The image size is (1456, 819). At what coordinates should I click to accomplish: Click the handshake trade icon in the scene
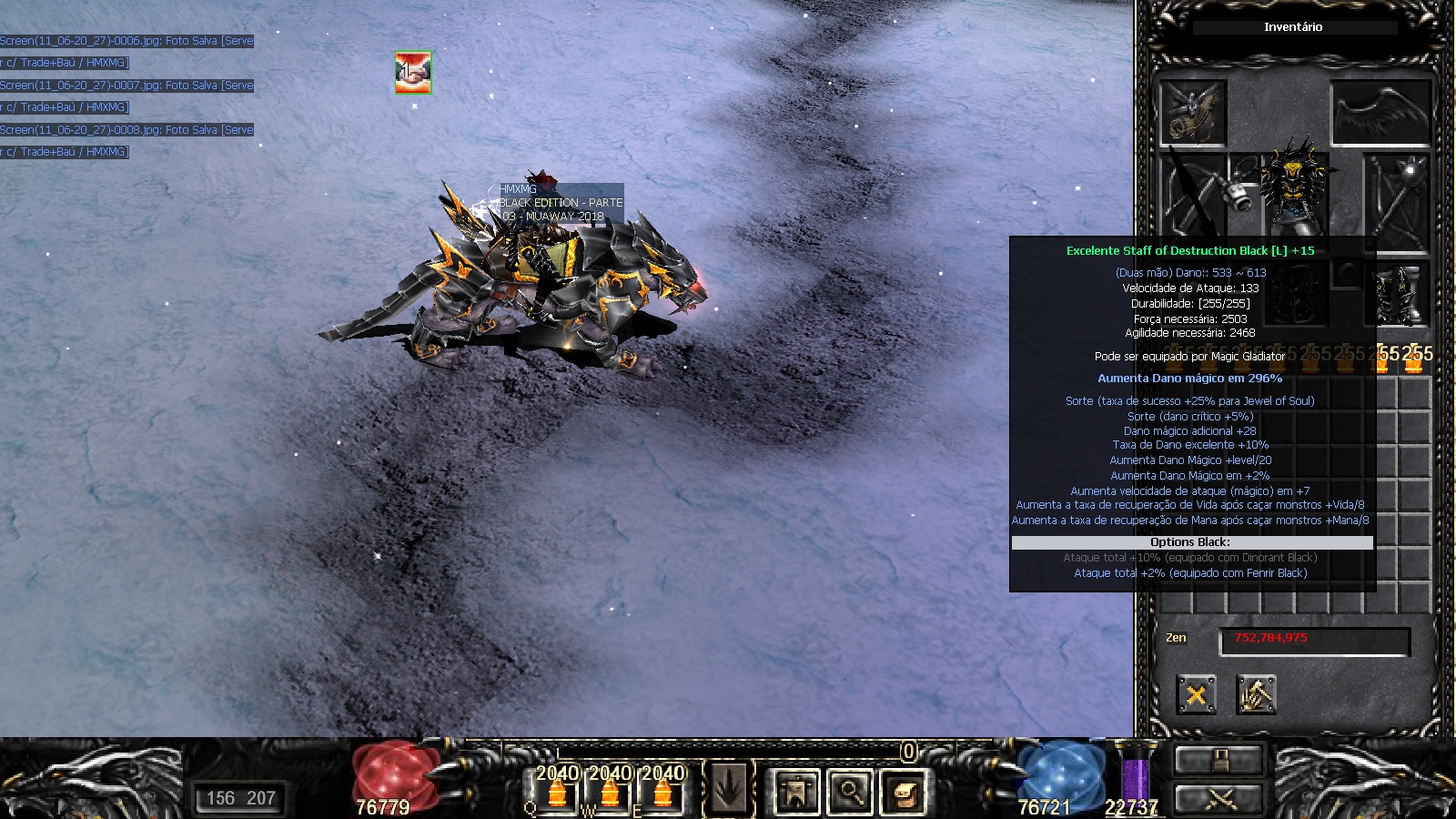[413, 72]
